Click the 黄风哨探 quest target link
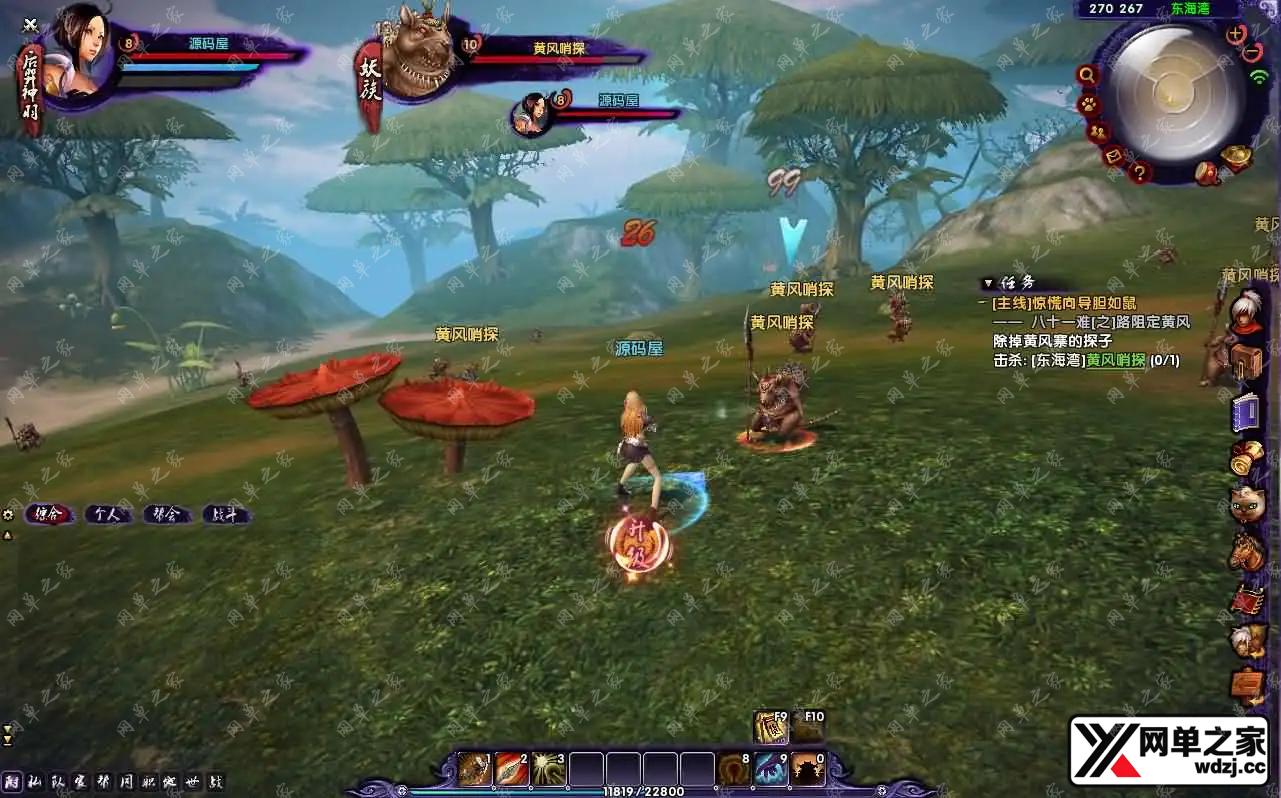The image size is (1281, 798). (x=1115, y=360)
